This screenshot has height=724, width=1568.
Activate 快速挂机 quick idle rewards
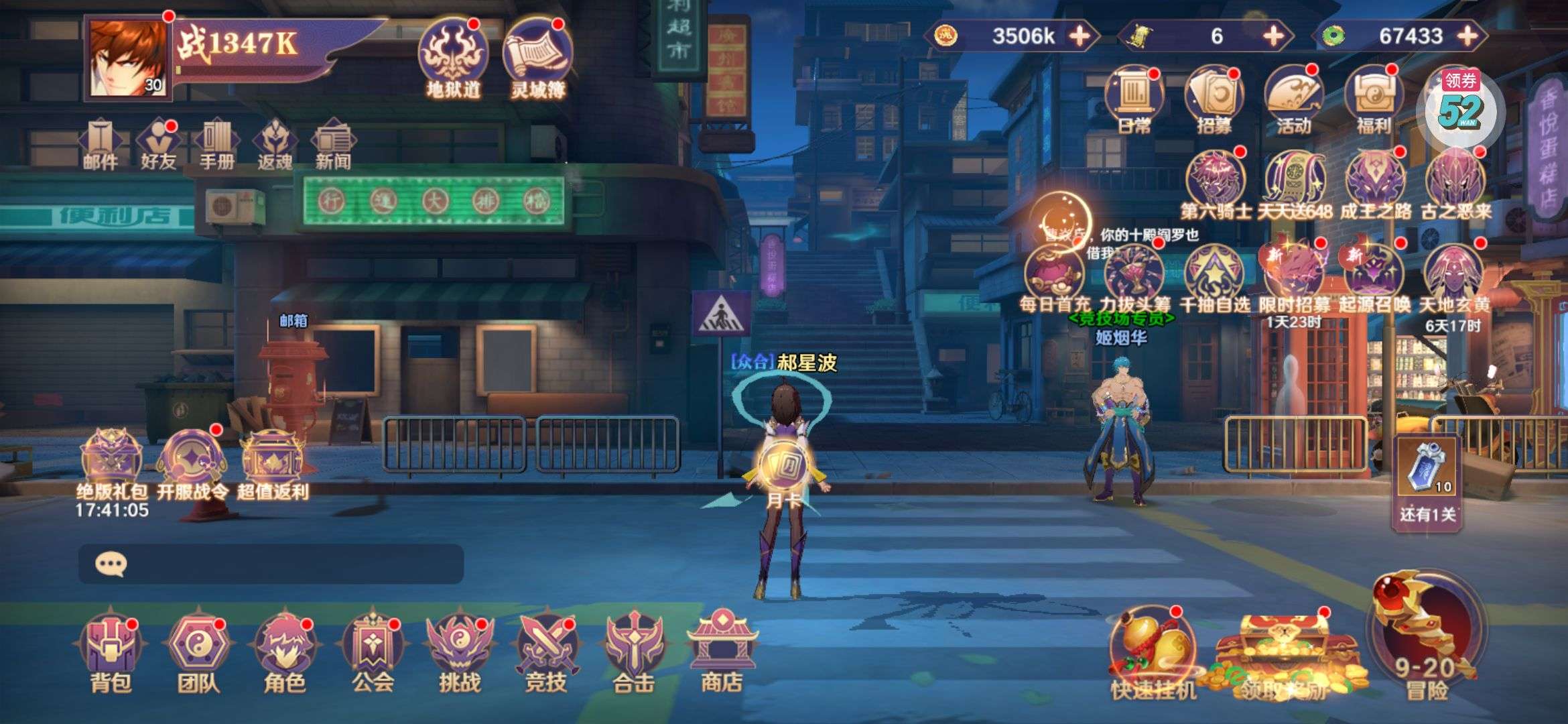(x=1153, y=654)
